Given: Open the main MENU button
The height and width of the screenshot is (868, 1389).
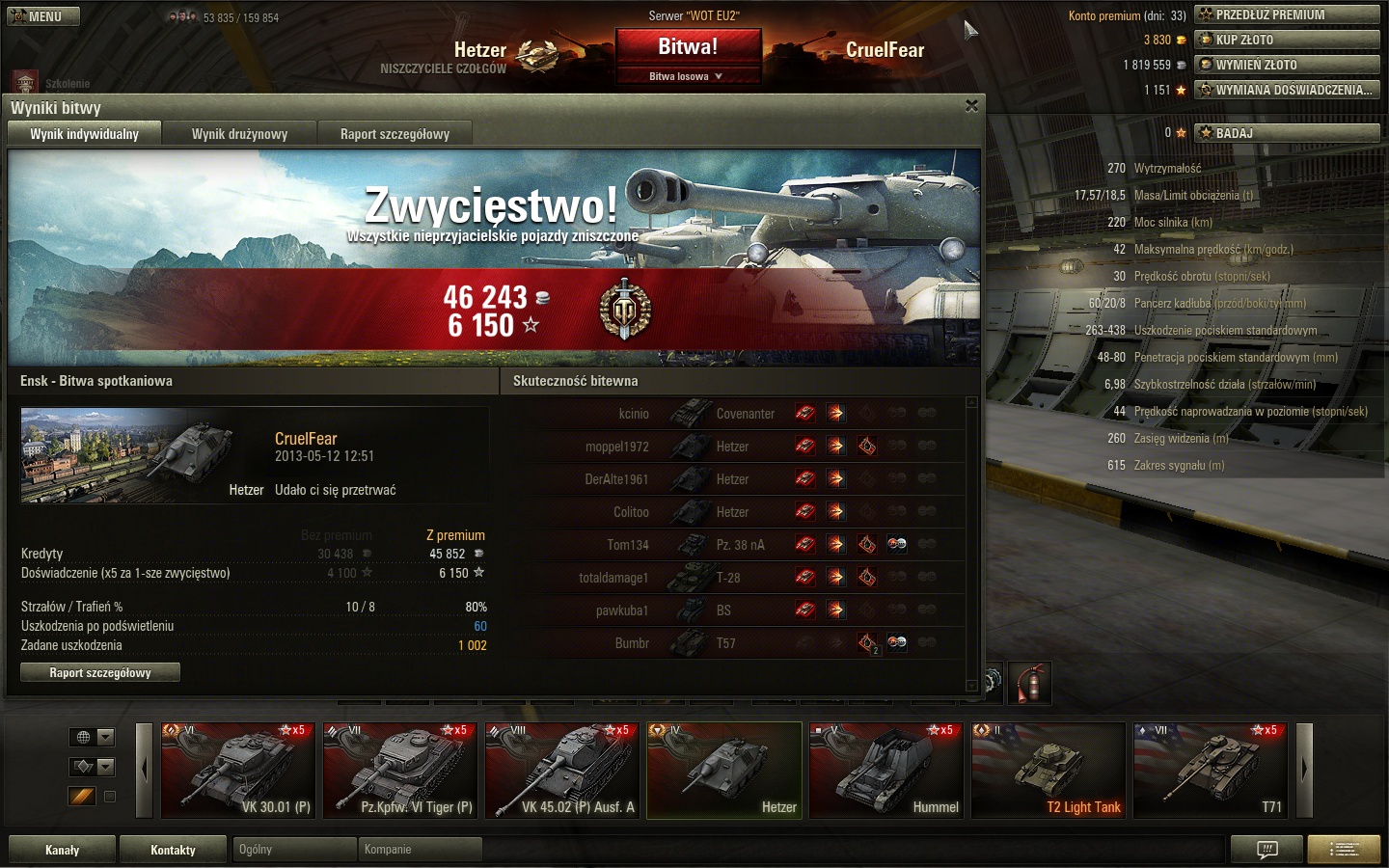Looking at the screenshot, I should [x=43, y=16].
